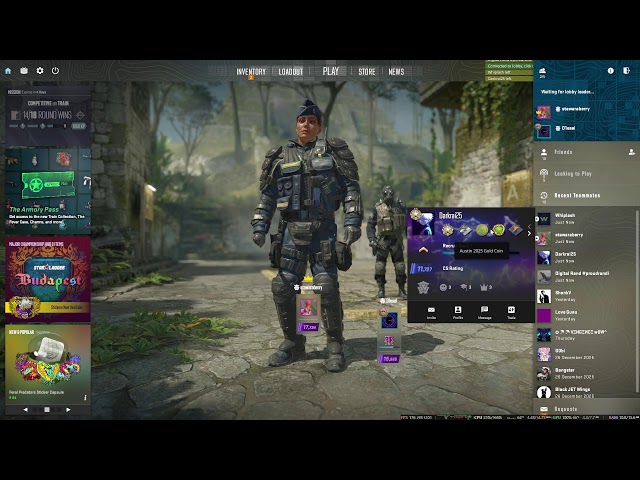View the Budapest Major championship banner

[47, 278]
